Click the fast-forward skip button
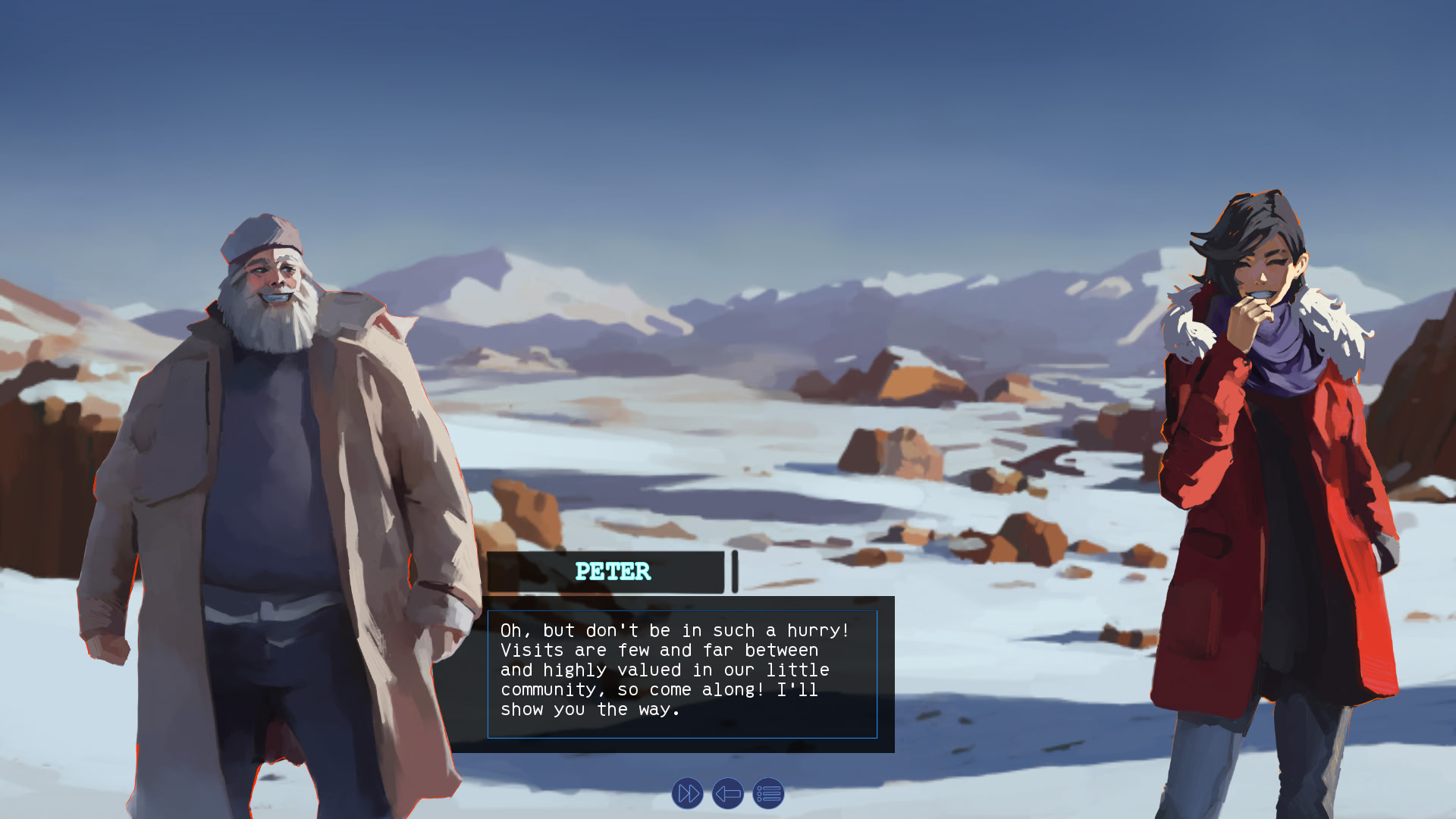This screenshot has width=1456, height=819. coord(687,794)
